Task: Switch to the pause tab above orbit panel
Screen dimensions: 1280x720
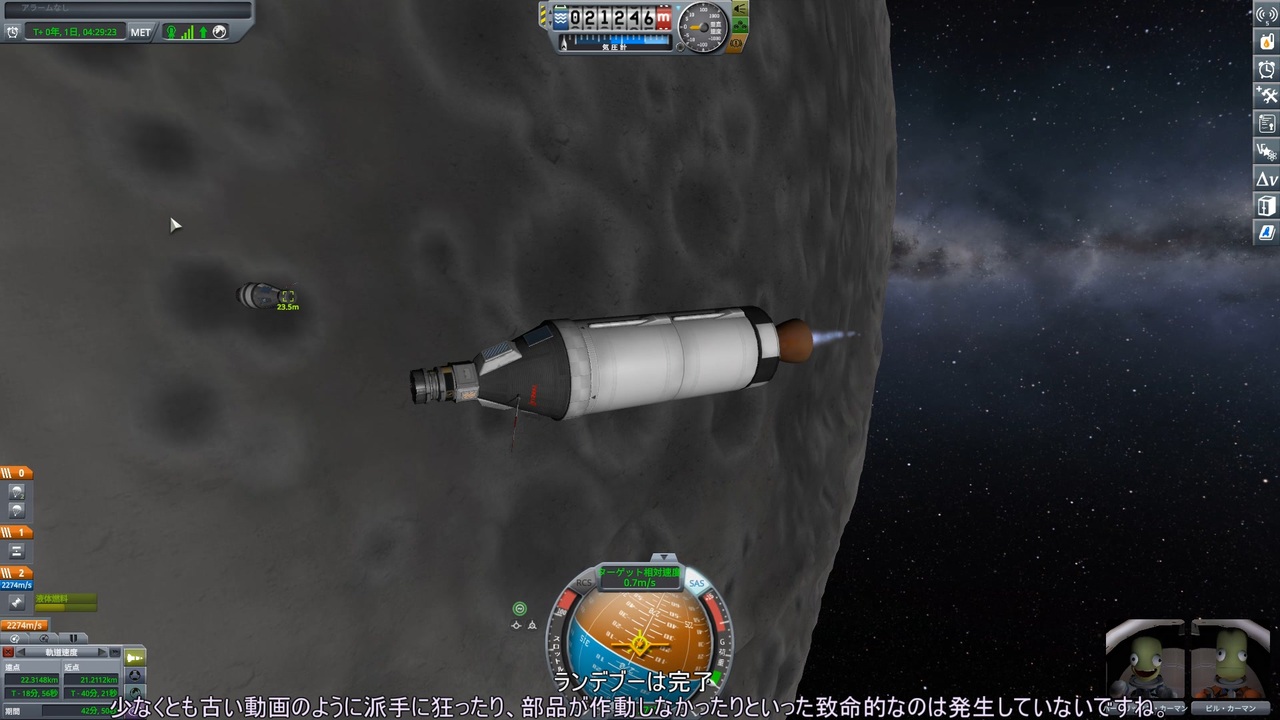Action: (73, 638)
